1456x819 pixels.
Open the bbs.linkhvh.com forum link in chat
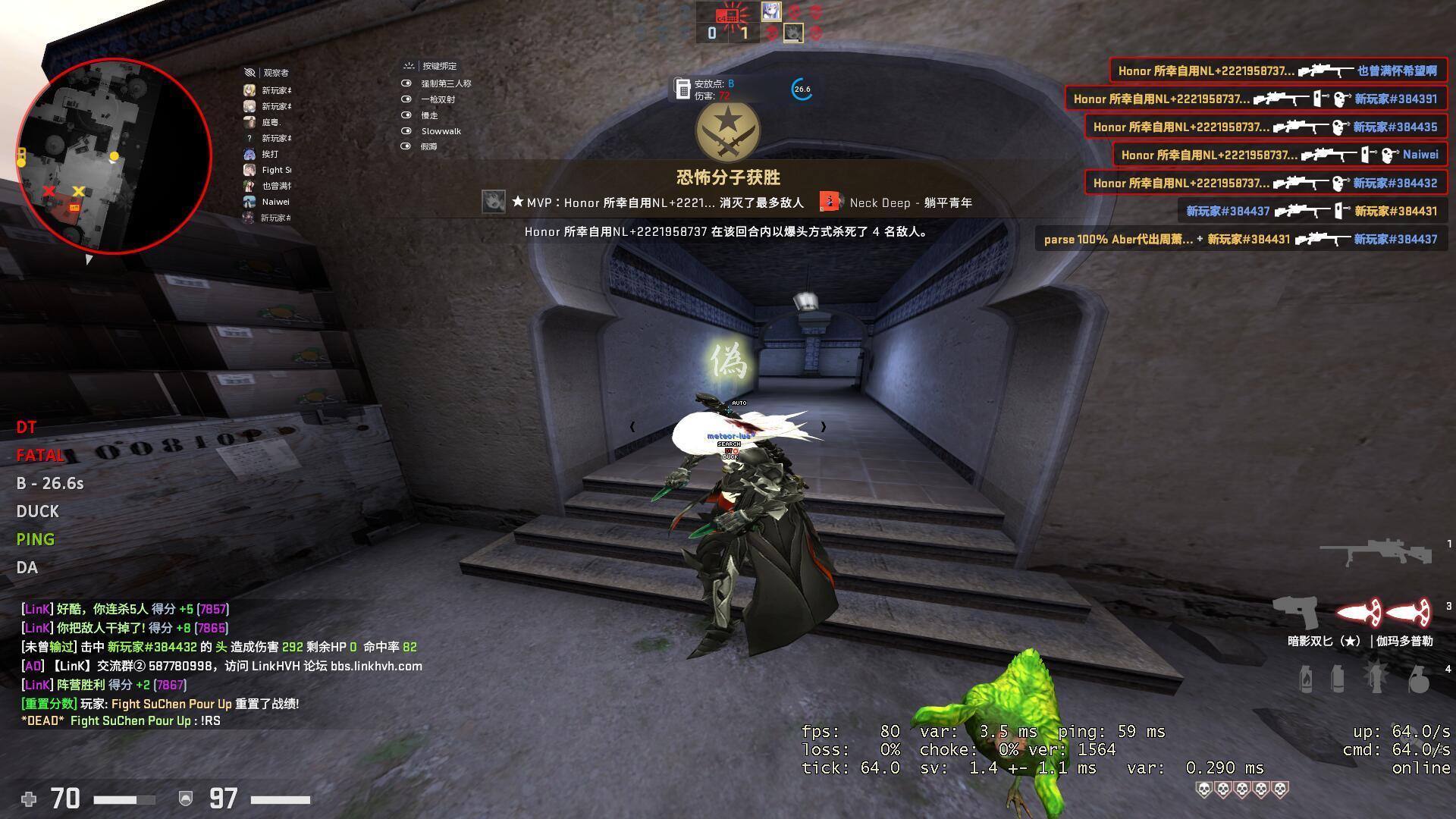click(364, 666)
